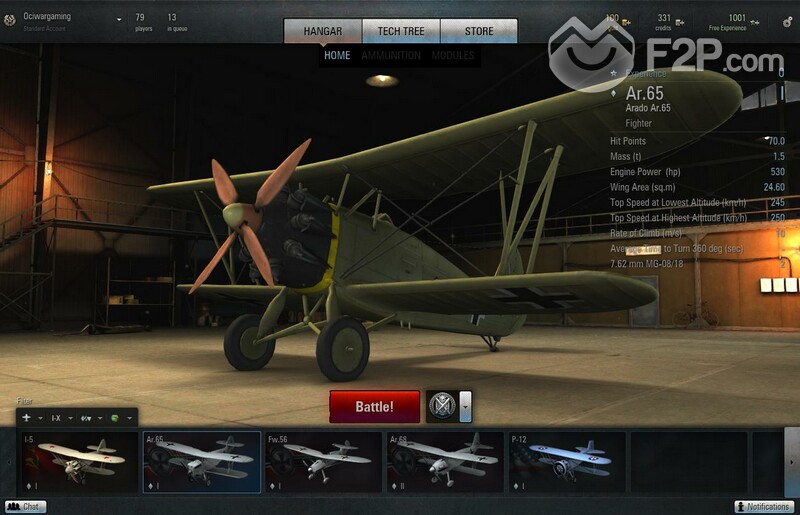Open the Ammunition sub-tab
Image resolution: width=800 pixels, height=515 pixels.
391,56
